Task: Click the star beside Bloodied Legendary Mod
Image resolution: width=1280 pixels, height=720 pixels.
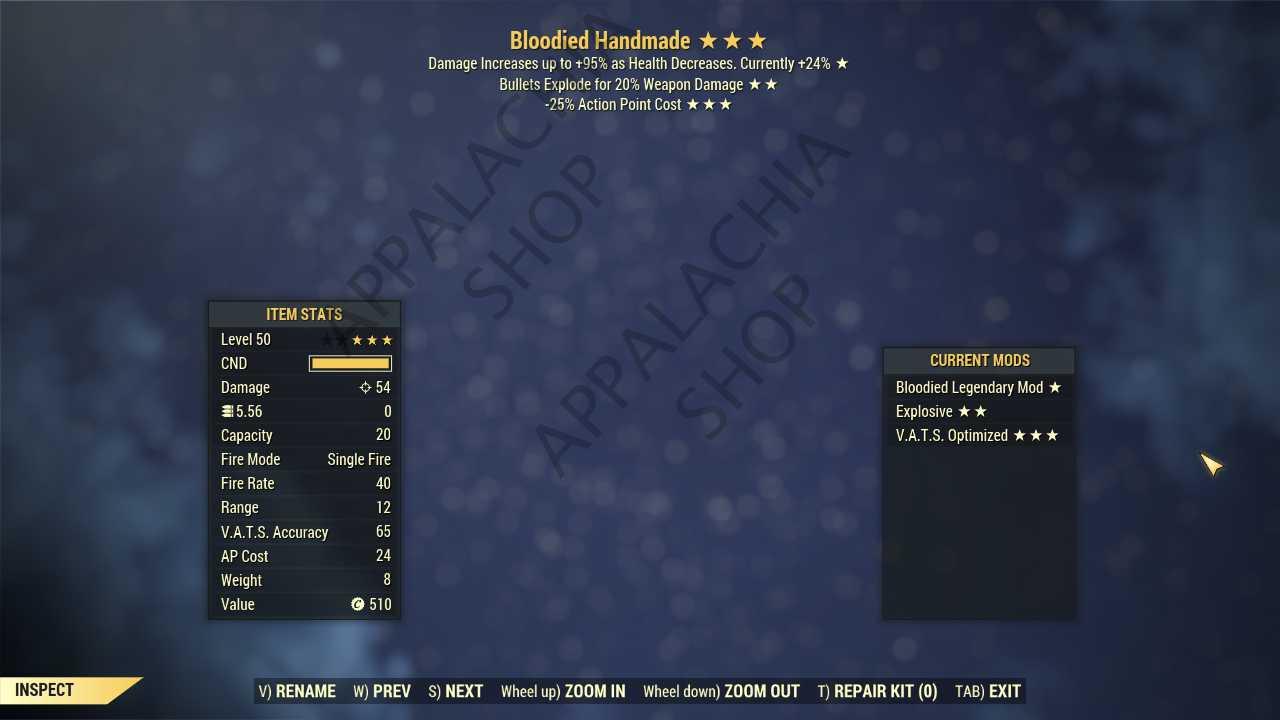Action: coord(1055,387)
